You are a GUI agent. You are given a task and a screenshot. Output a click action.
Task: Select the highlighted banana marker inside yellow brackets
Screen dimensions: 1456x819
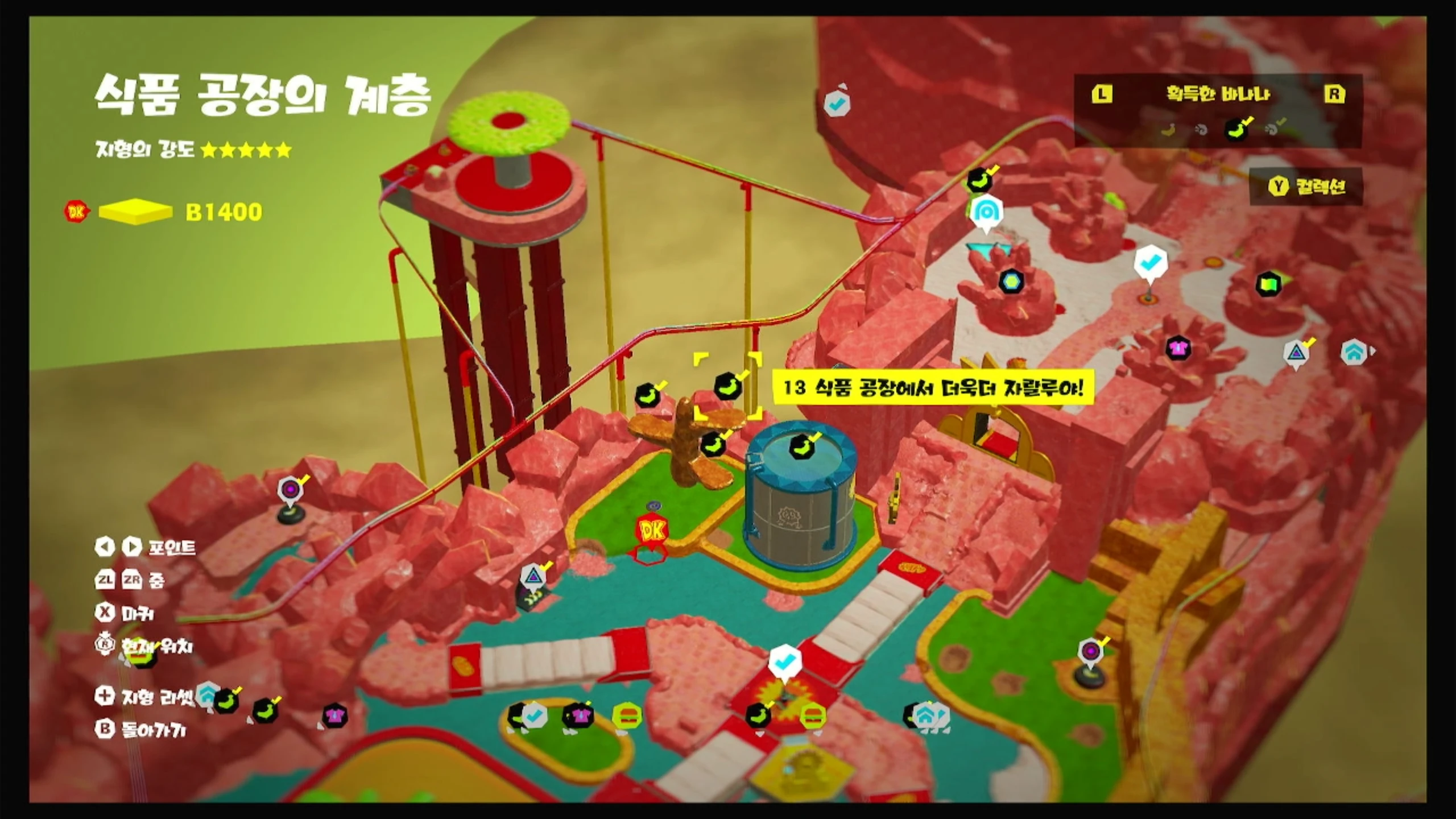pyautogui.click(x=727, y=386)
